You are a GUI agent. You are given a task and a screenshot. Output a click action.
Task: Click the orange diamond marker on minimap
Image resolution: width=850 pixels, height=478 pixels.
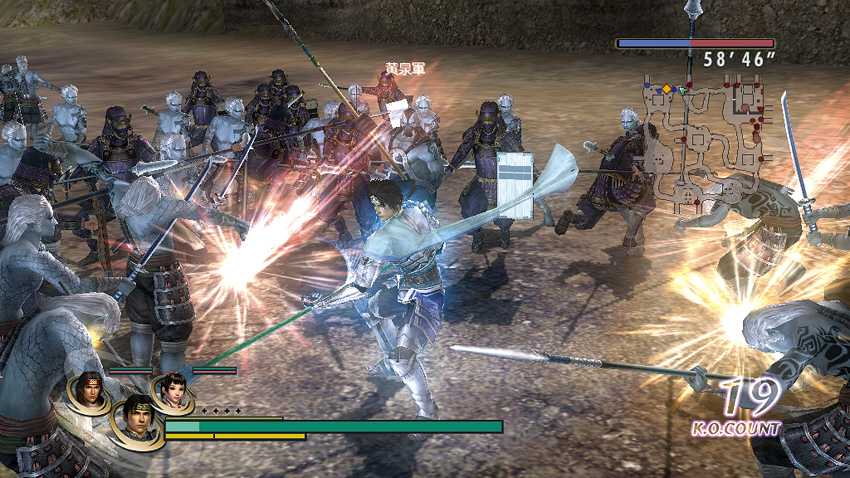667,90
